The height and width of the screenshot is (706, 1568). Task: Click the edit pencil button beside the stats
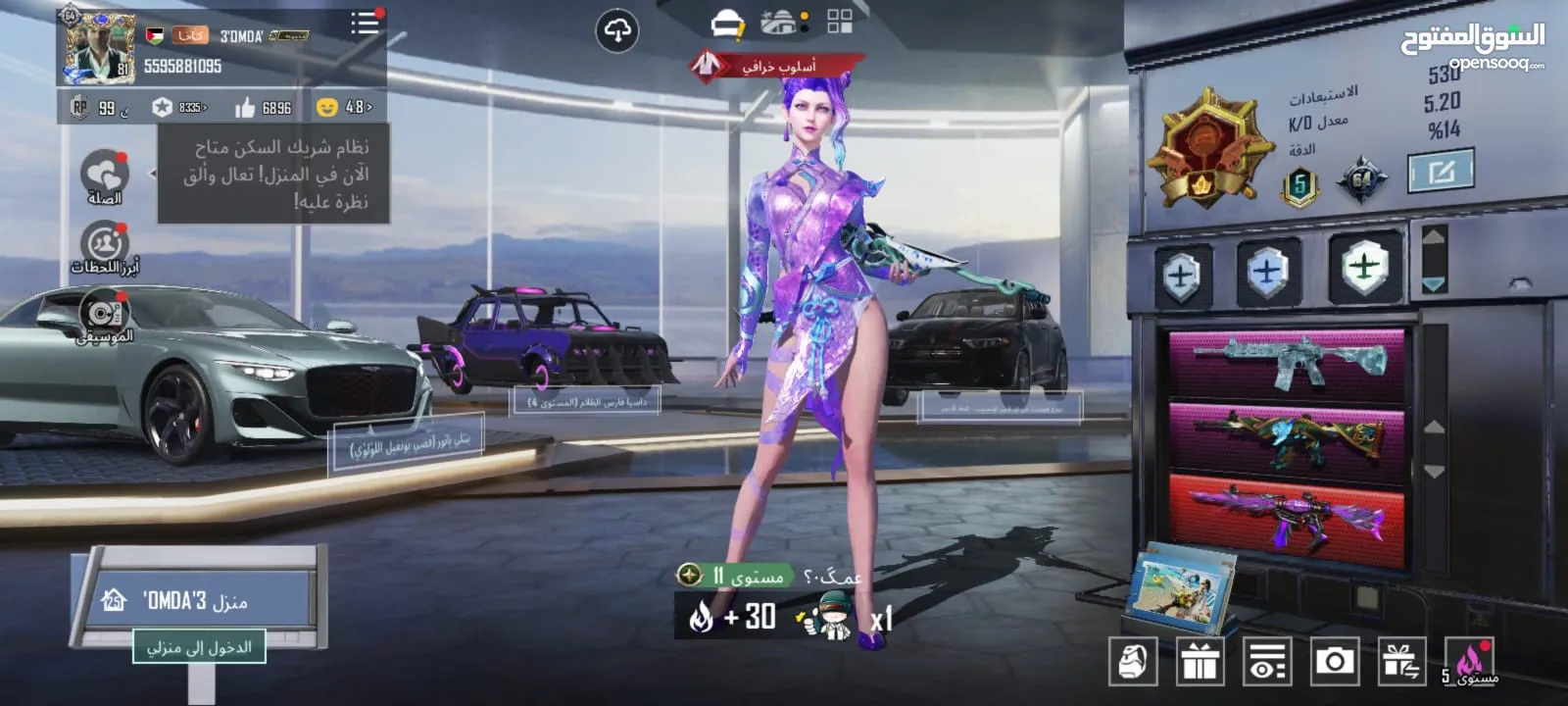point(1441,173)
